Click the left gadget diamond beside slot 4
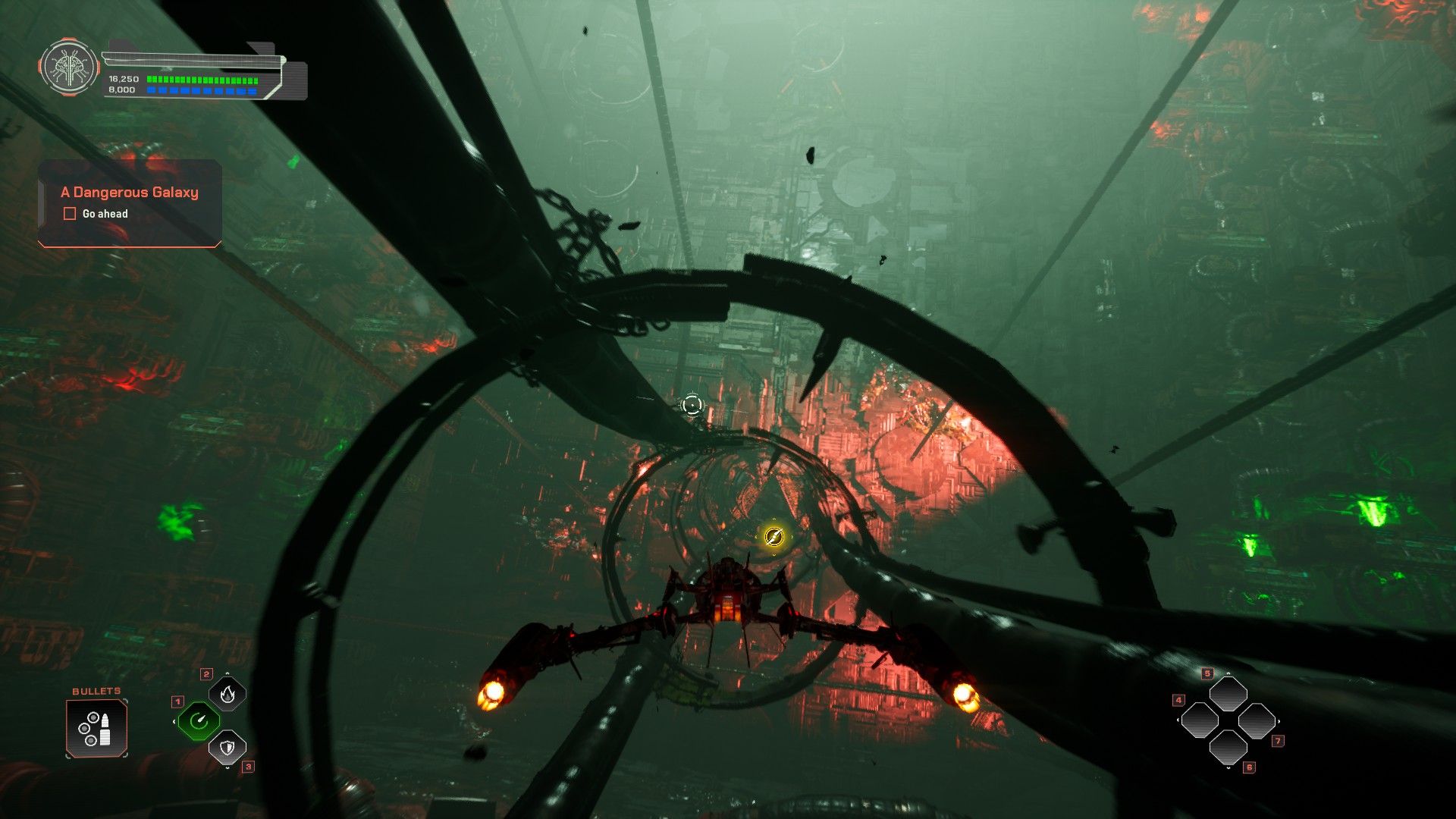This screenshot has width=1456, height=819. coord(1200,720)
